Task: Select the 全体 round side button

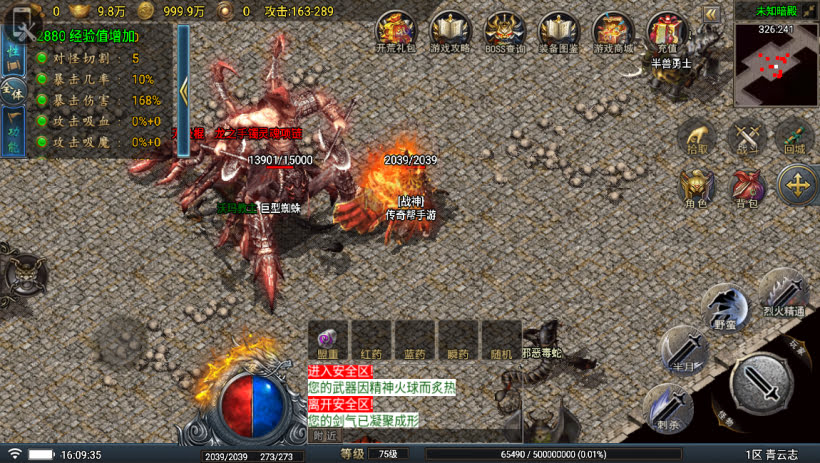Action: click(x=13, y=91)
